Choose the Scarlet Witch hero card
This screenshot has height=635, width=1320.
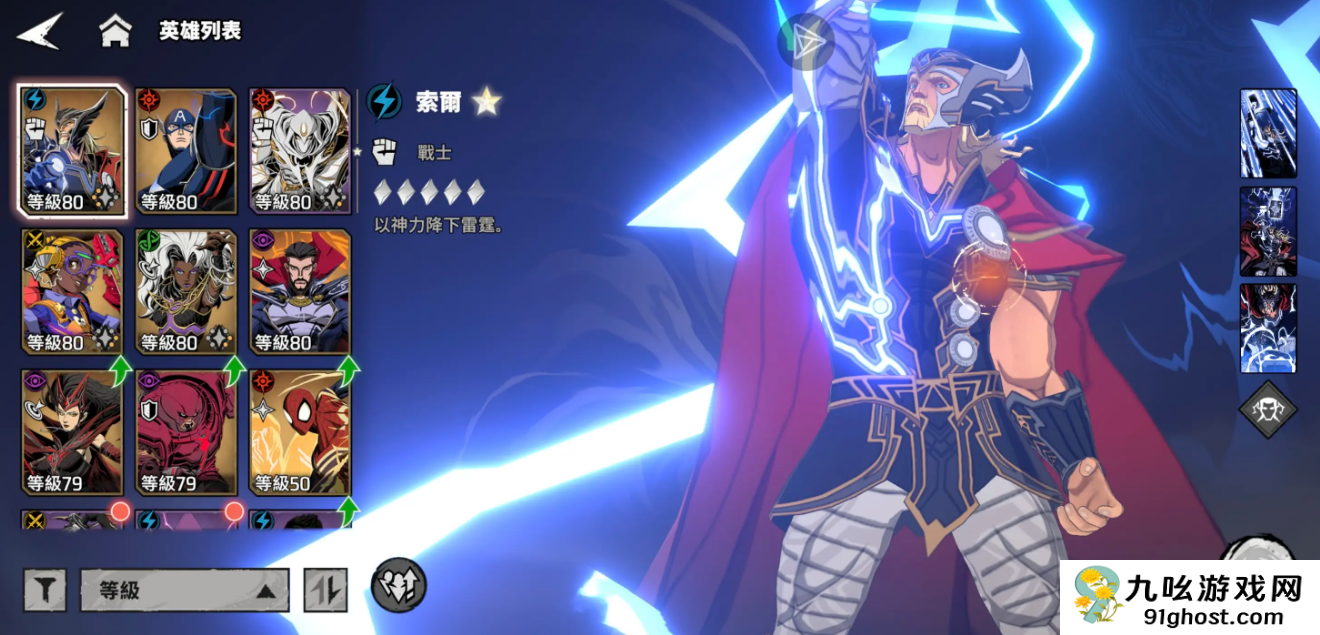point(73,432)
